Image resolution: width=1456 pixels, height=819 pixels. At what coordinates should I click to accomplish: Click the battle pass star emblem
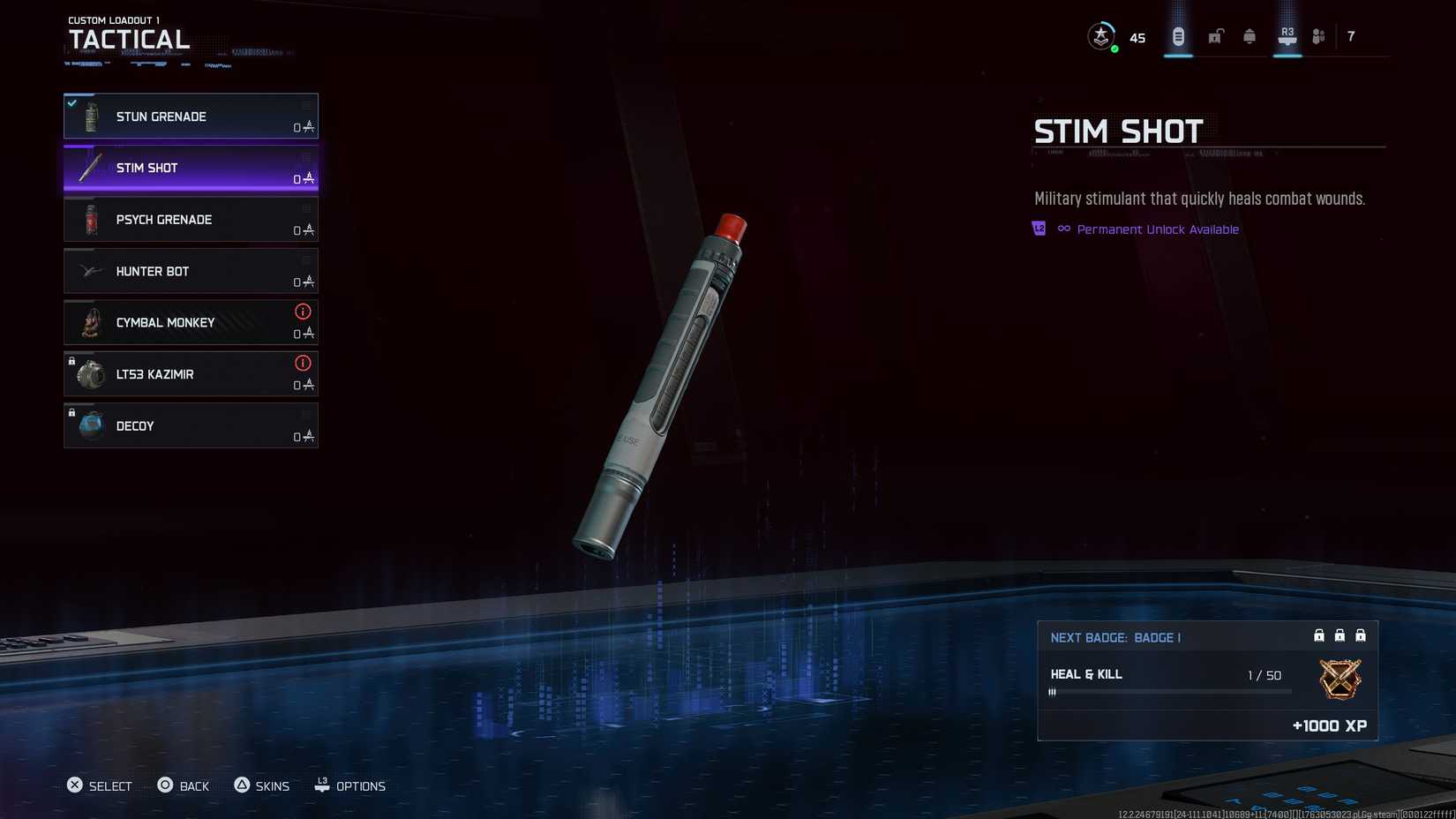pyautogui.click(x=1100, y=36)
